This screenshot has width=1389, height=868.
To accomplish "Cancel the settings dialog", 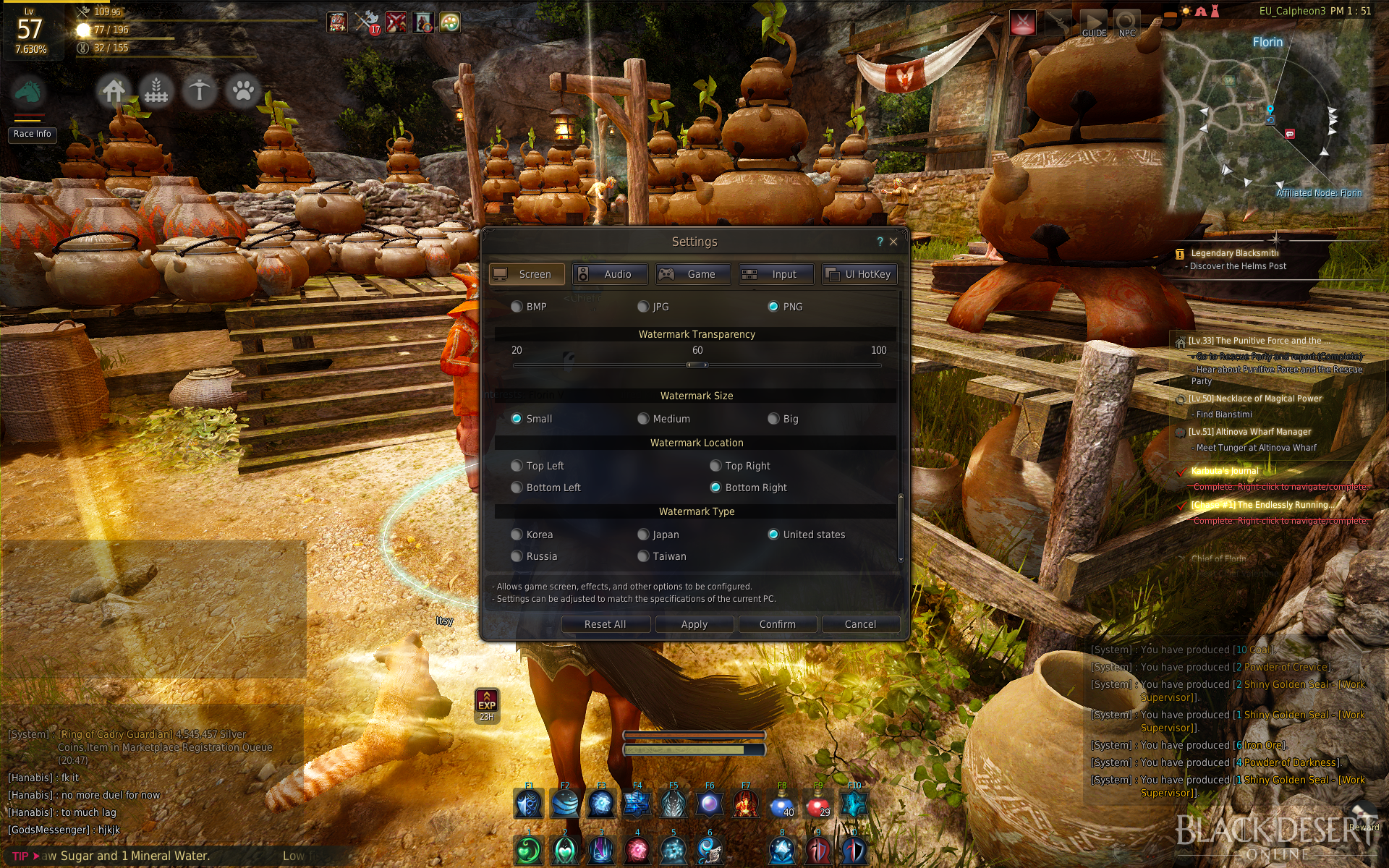I will 860,624.
